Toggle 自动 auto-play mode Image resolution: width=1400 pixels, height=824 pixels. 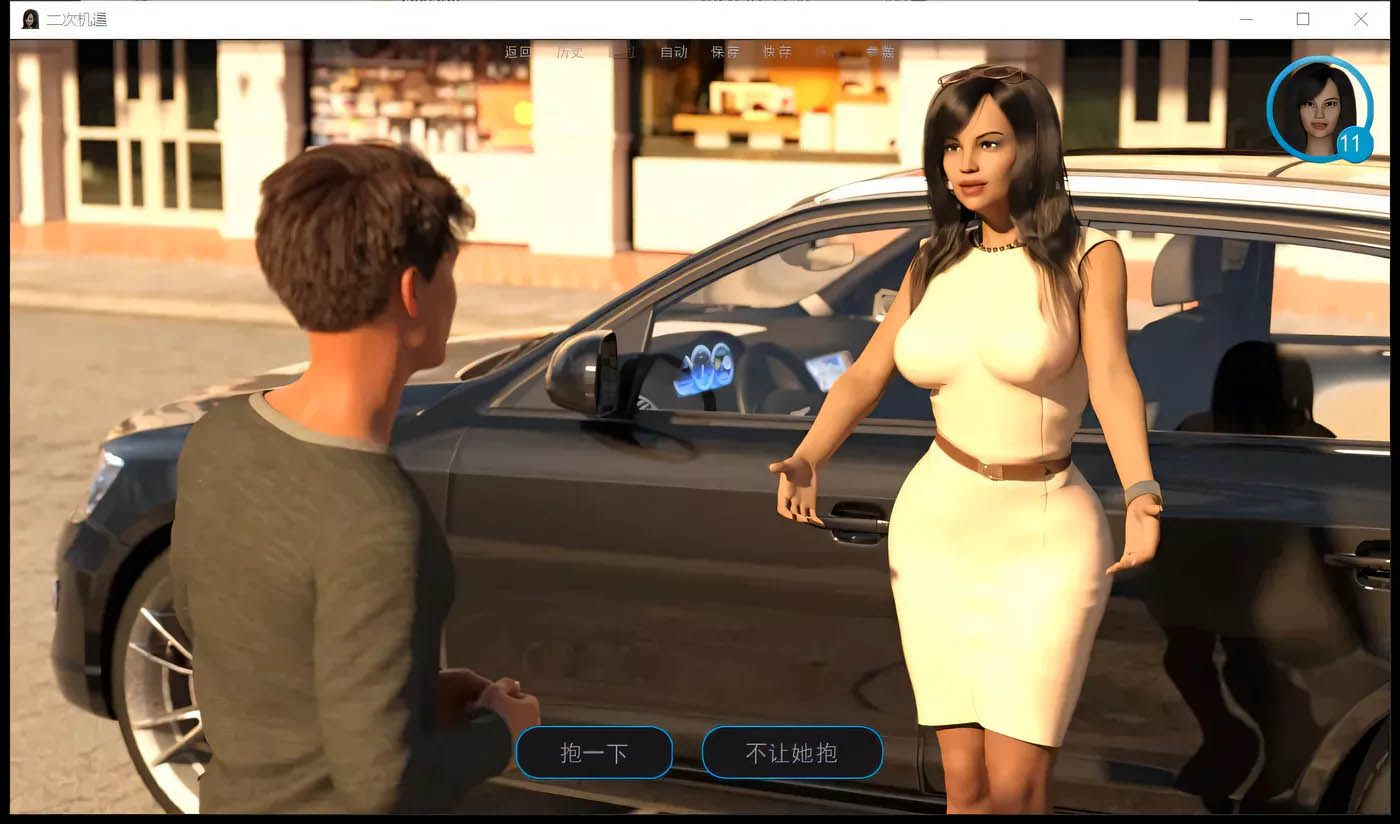pyautogui.click(x=675, y=52)
